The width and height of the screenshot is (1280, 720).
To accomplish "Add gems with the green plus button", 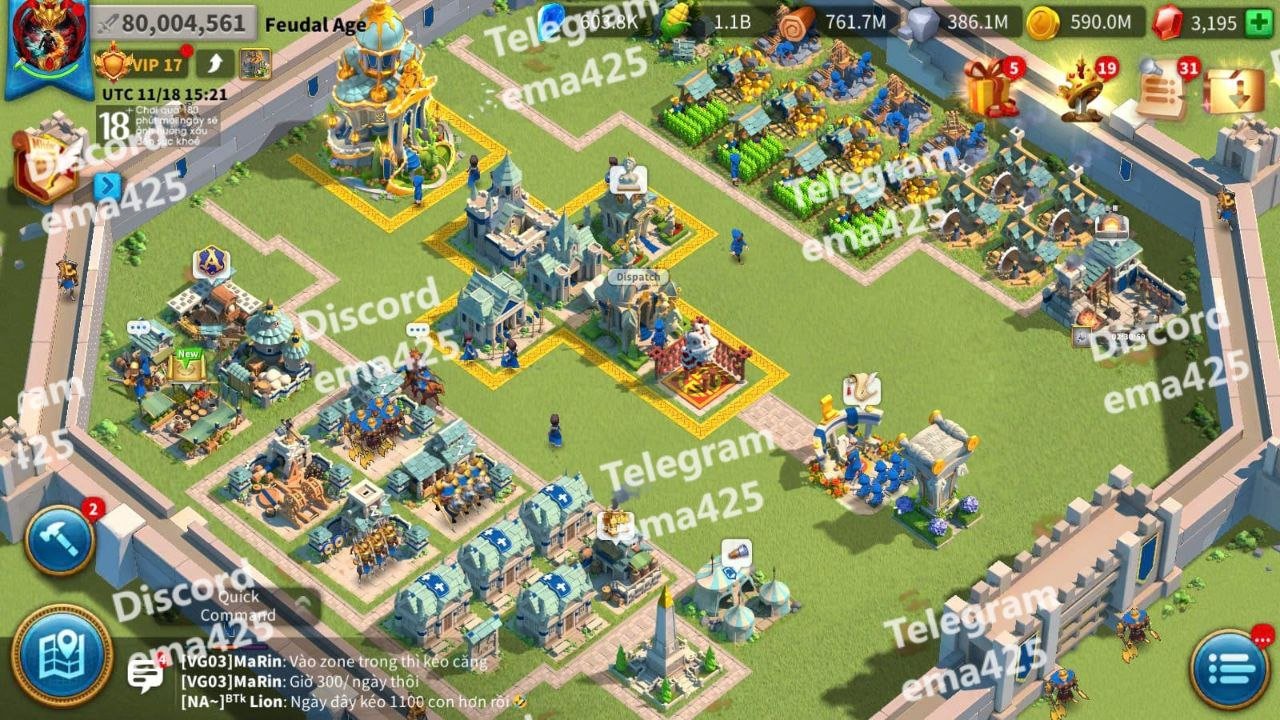I will coord(1257,23).
